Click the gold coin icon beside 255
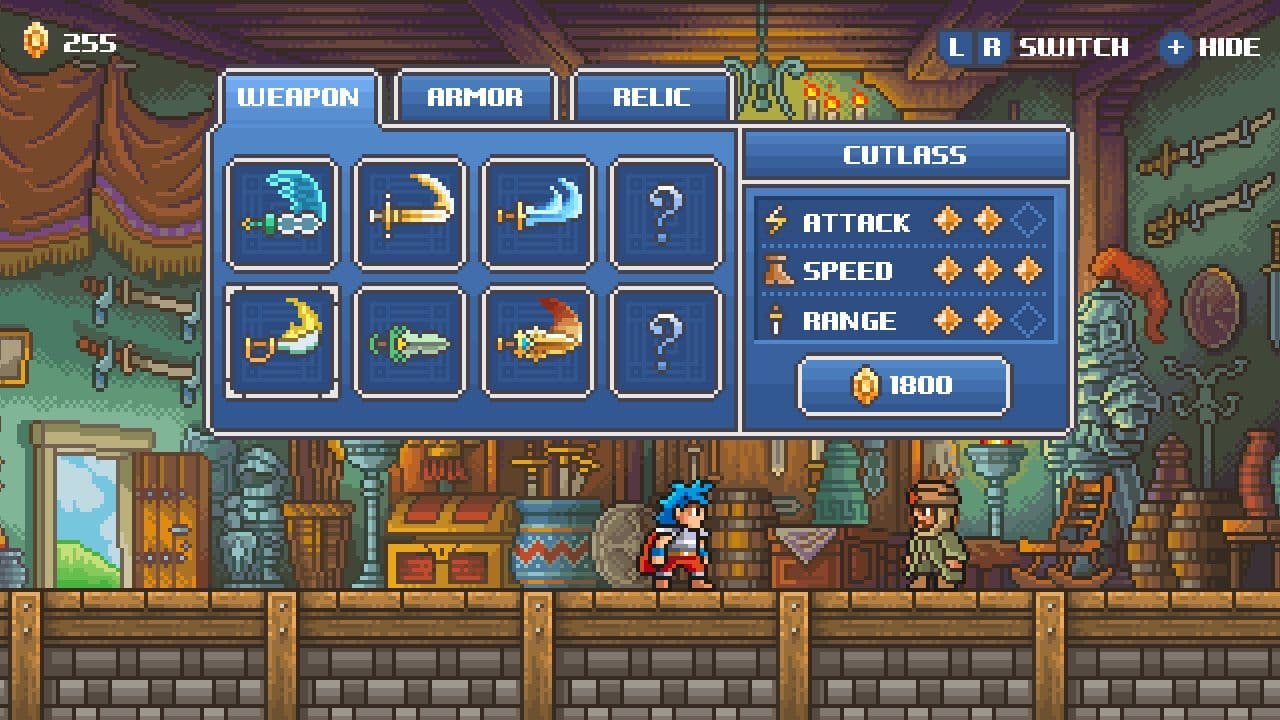The height and width of the screenshot is (720, 1280). pos(38,41)
